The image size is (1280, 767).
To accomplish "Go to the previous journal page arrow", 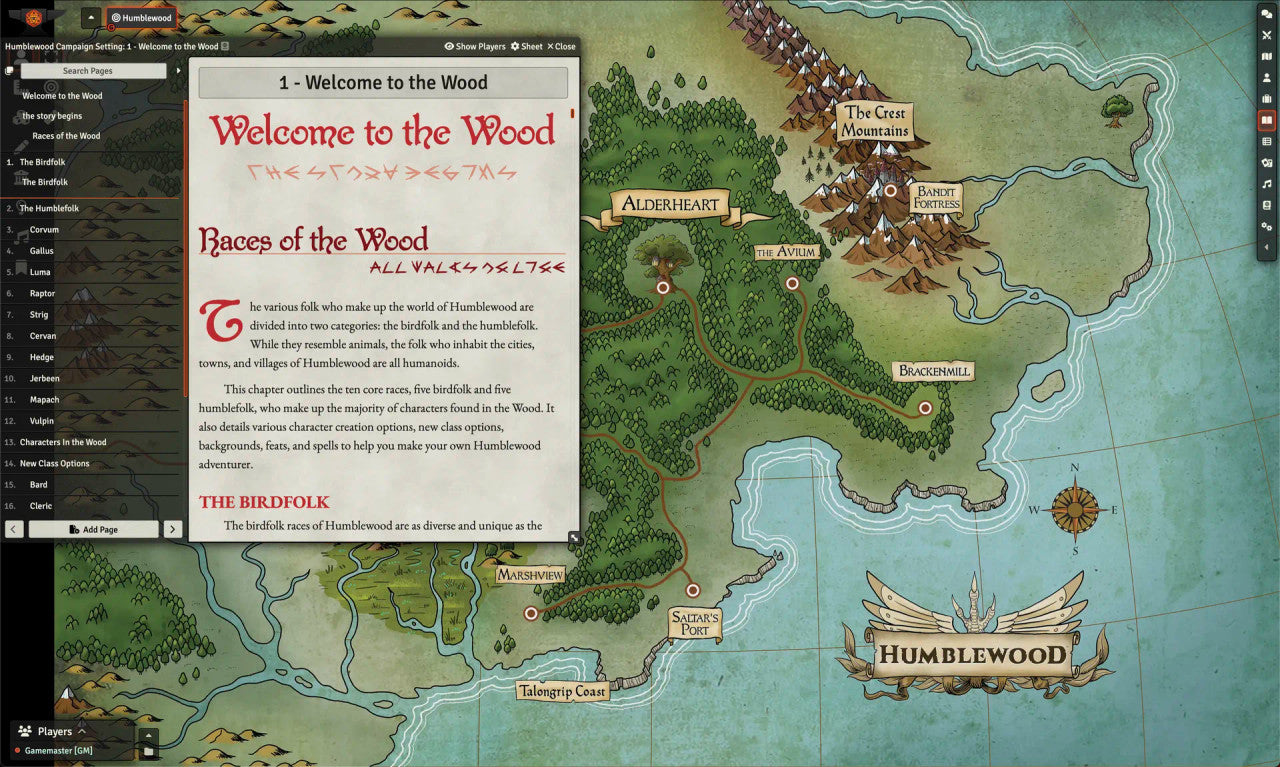I will 14,529.
